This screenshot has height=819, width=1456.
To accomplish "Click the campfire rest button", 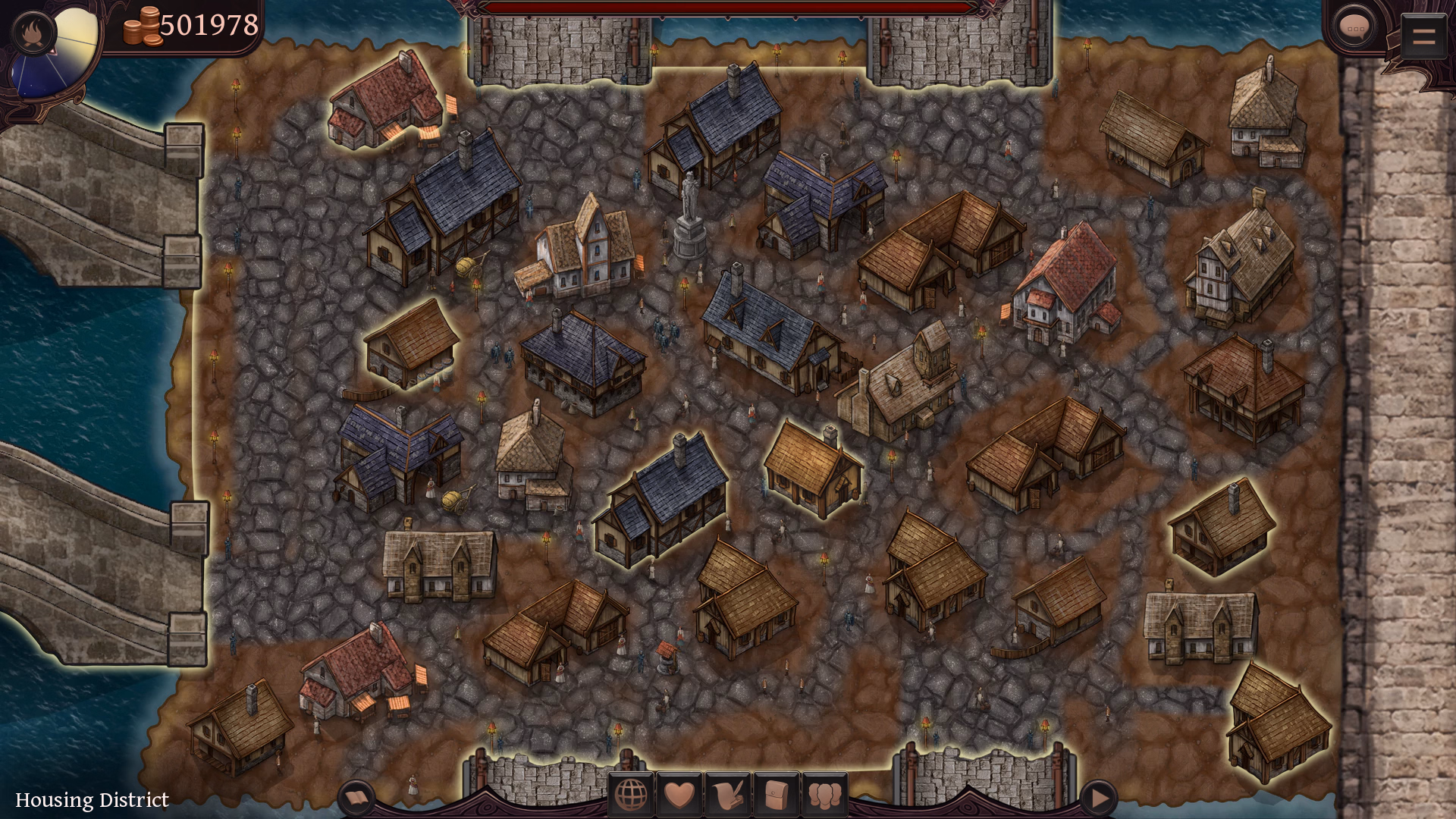I will click(33, 33).
